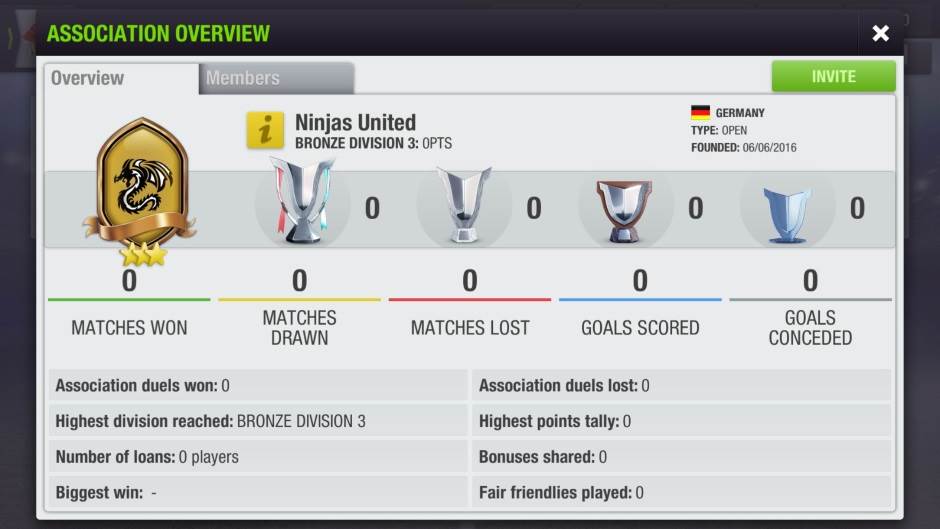Select the Overview tab
The image size is (940, 529).
pos(120,78)
